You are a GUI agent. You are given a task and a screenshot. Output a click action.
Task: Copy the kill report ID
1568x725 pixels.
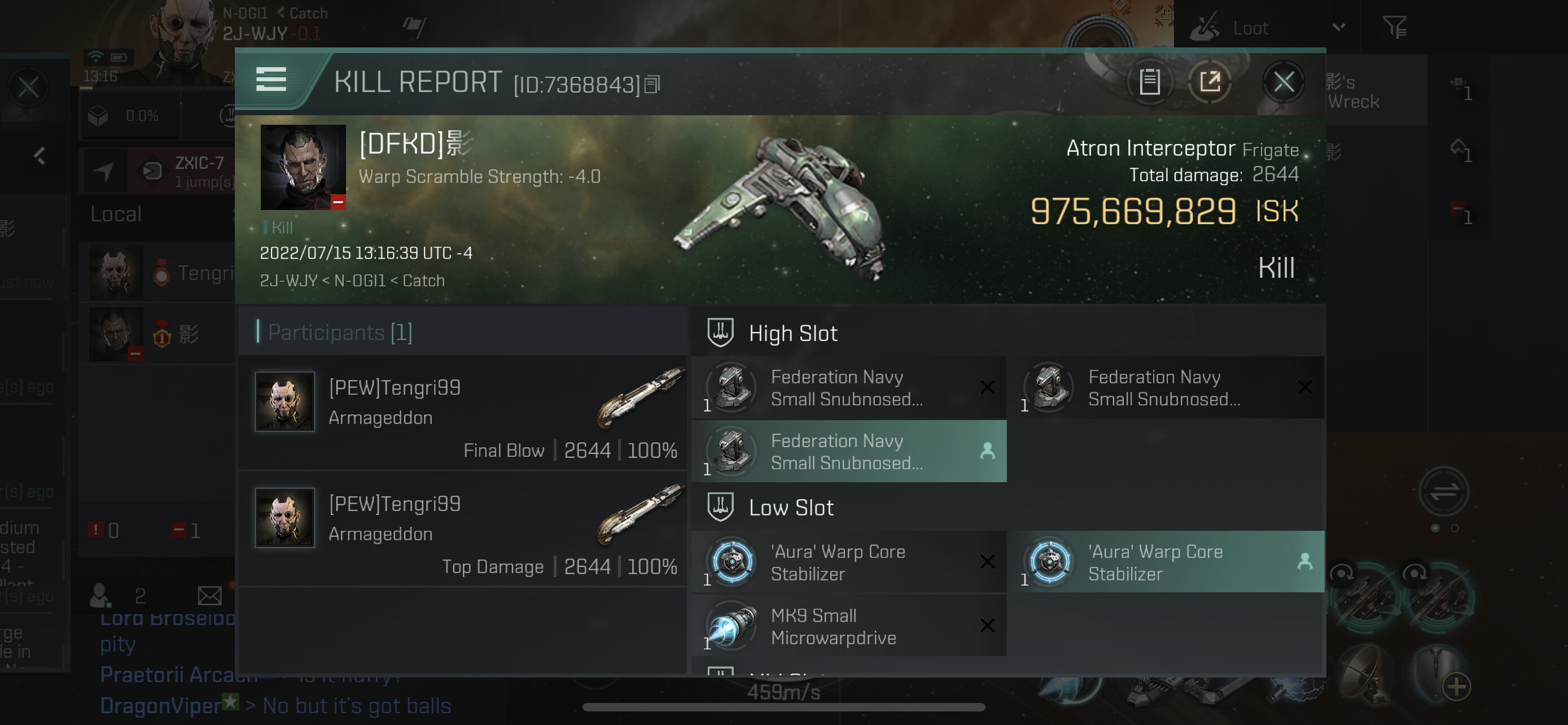point(652,85)
